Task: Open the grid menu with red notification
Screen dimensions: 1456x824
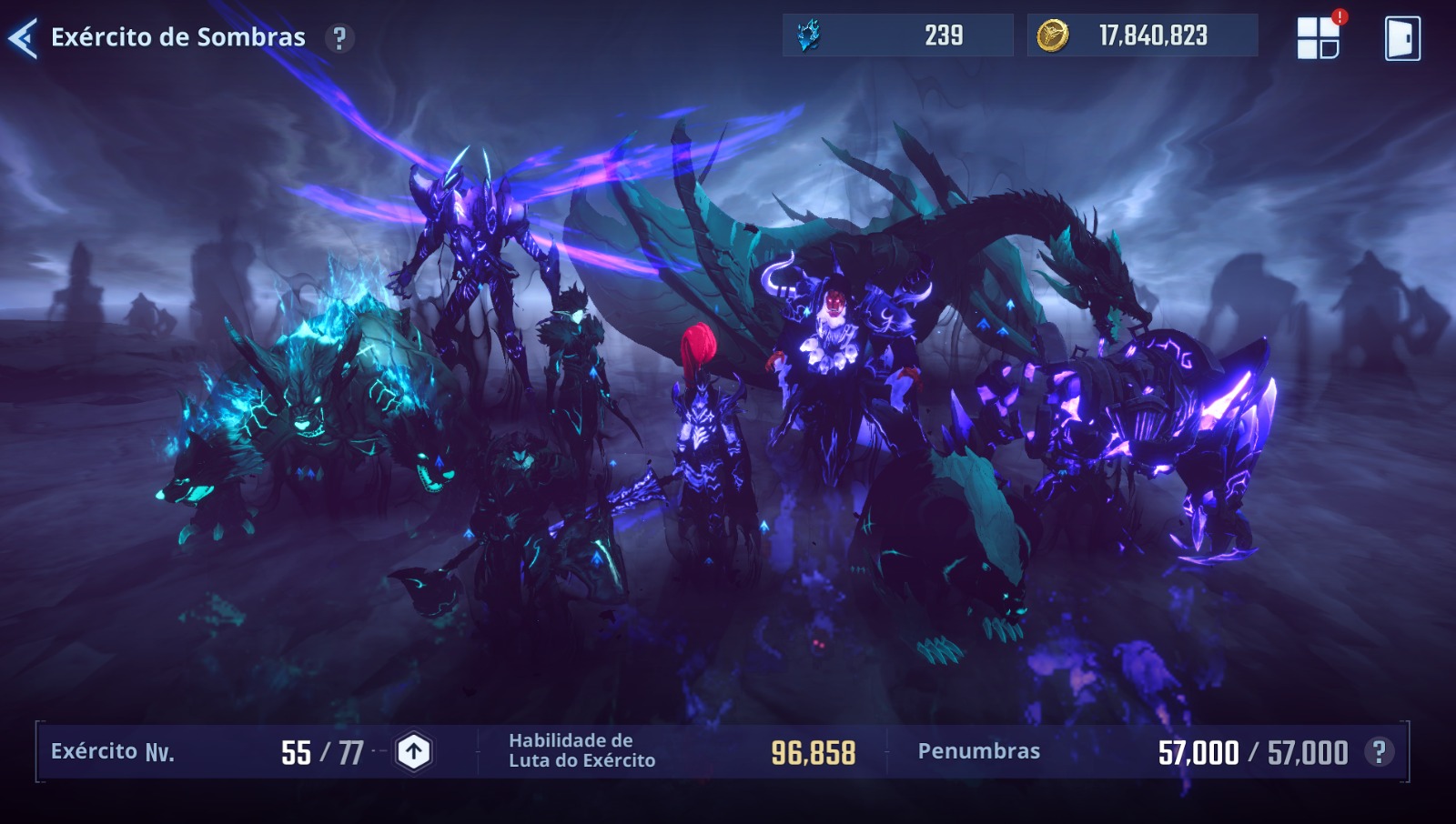Action: pyautogui.click(x=1318, y=38)
